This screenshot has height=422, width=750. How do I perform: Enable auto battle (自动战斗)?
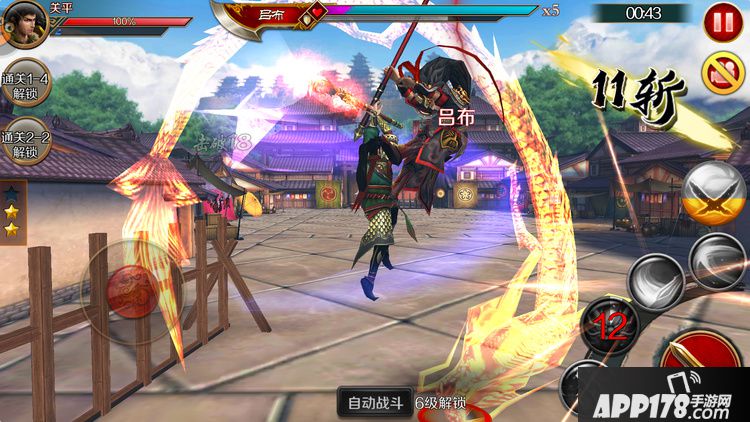tap(374, 403)
